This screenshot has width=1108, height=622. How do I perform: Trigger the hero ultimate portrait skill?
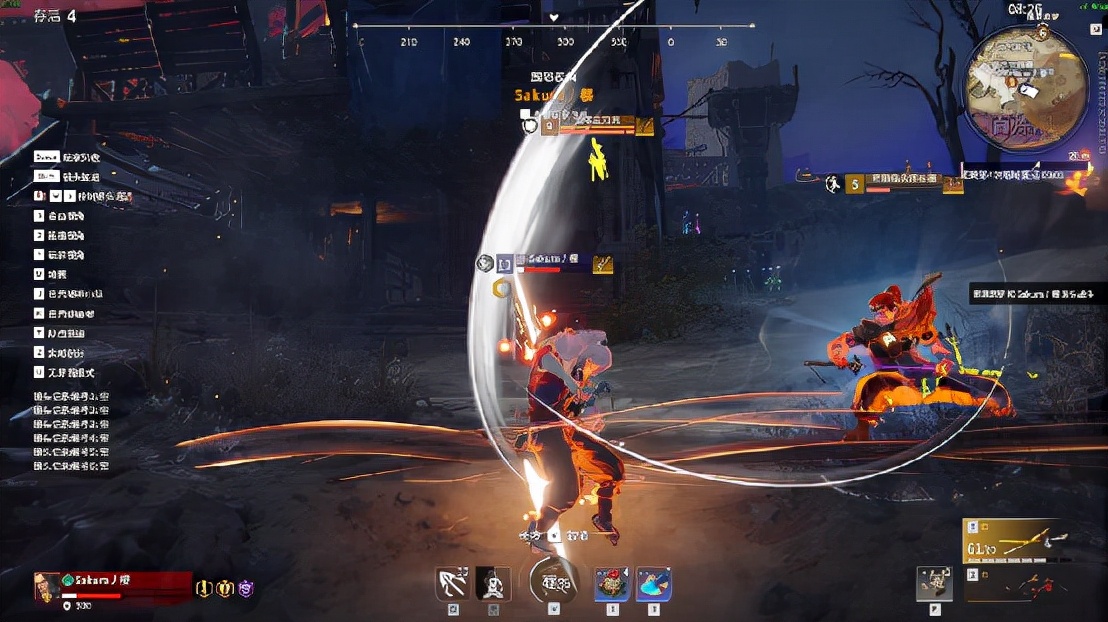pyautogui.click(x=492, y=584)
